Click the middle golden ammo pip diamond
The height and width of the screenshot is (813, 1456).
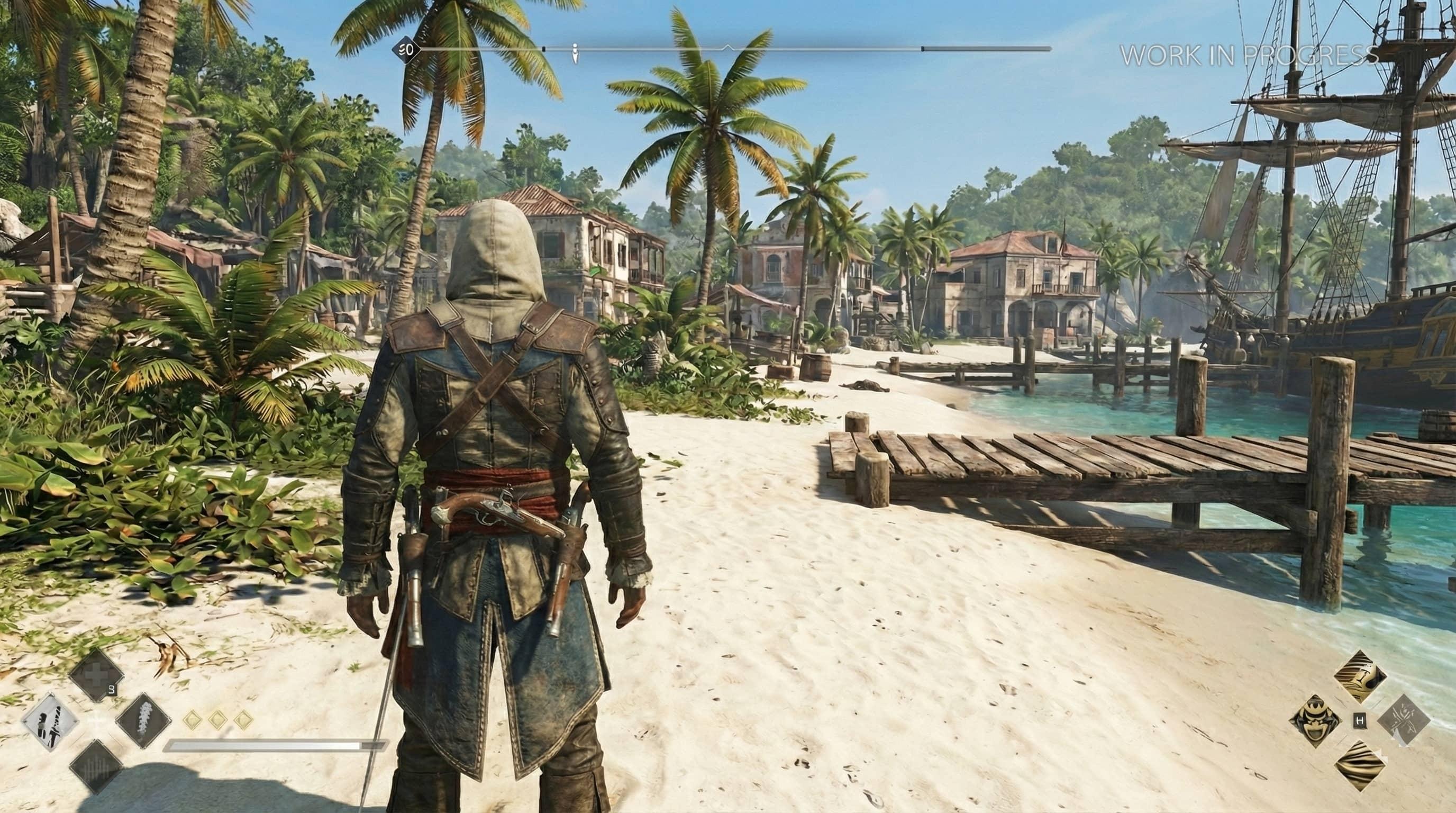[x=218, y=719]
